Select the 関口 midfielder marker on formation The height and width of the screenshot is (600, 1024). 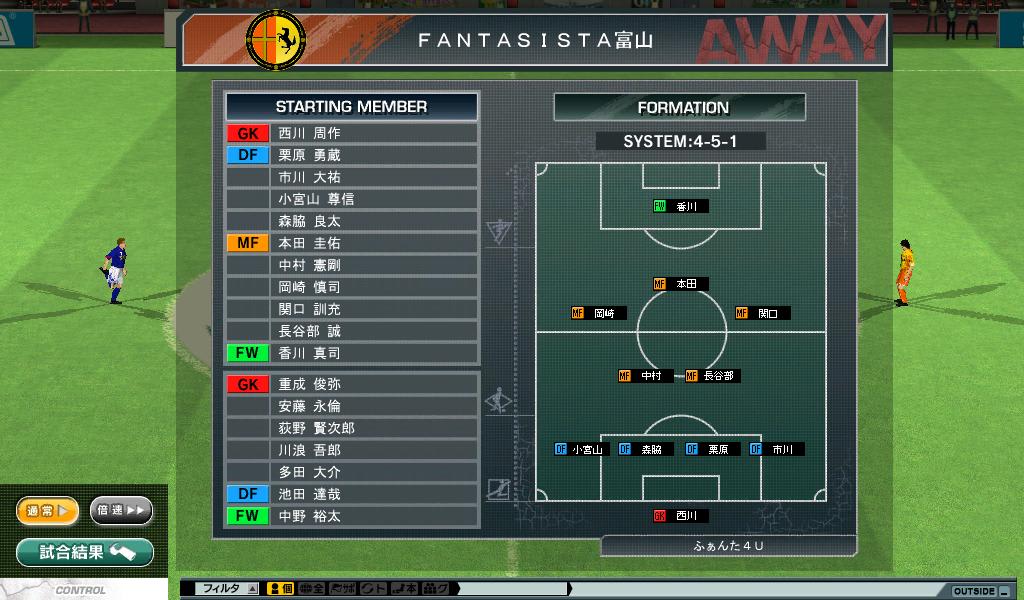click(x=763, y=313)
